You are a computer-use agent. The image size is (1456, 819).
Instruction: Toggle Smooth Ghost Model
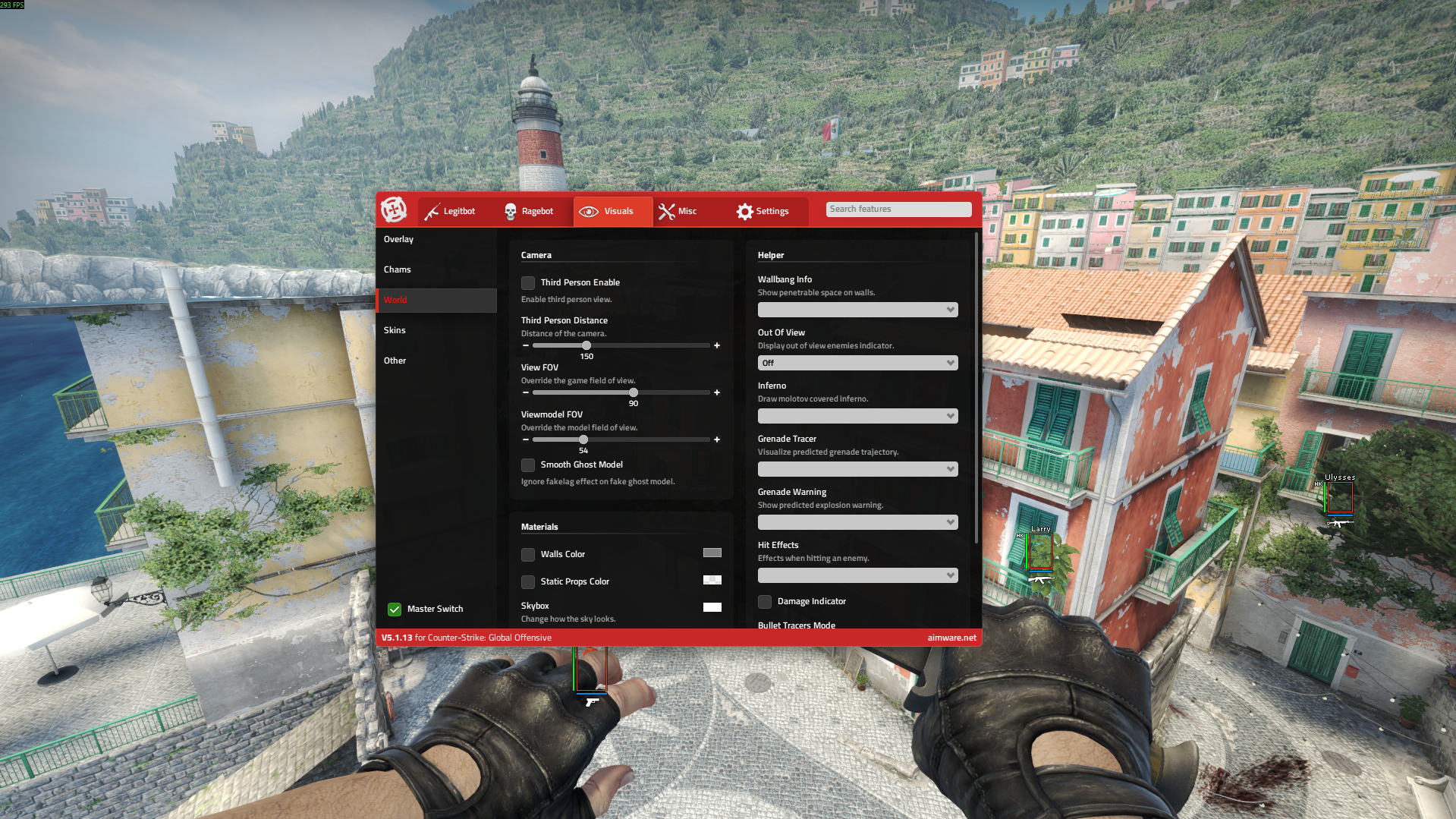tap(527, 465)
